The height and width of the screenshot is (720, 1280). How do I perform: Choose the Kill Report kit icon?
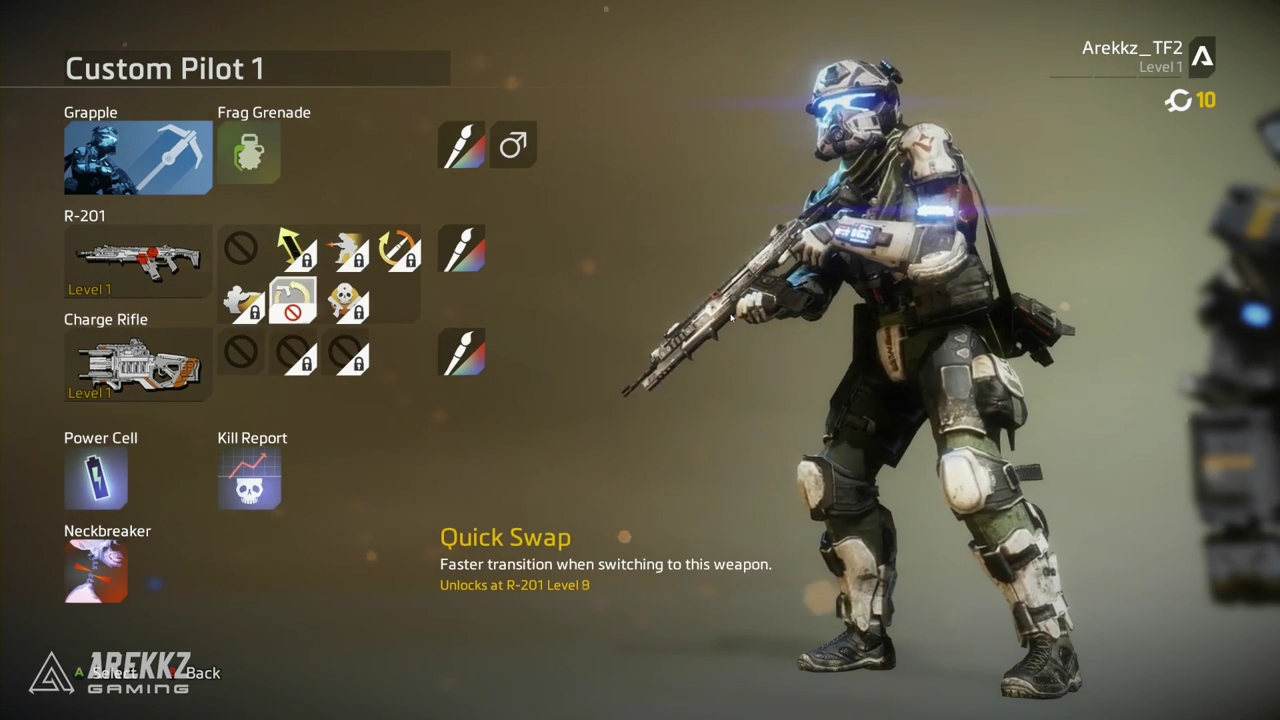point(249,478)
